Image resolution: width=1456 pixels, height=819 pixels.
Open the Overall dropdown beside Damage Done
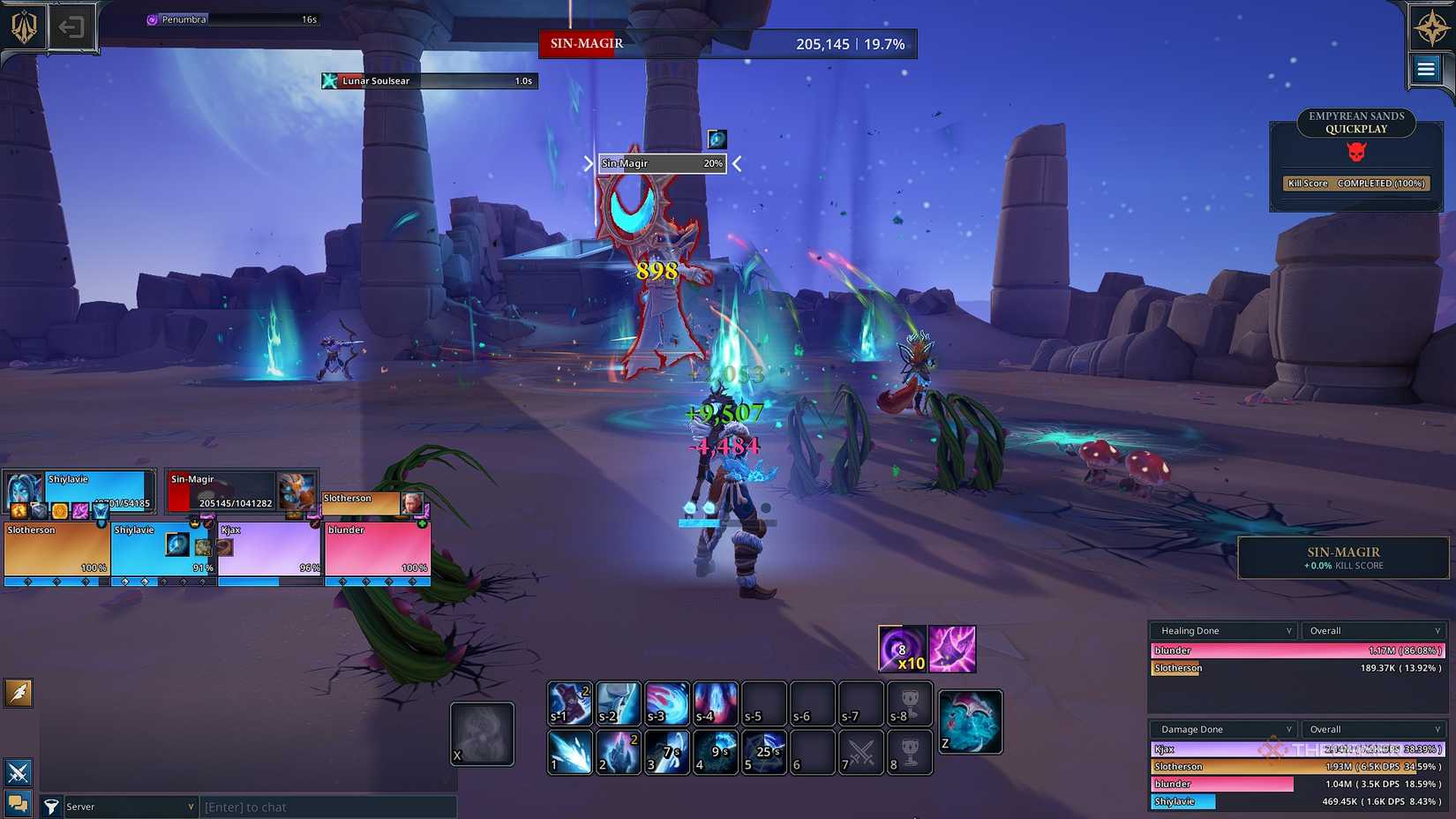coord(1373,729)
